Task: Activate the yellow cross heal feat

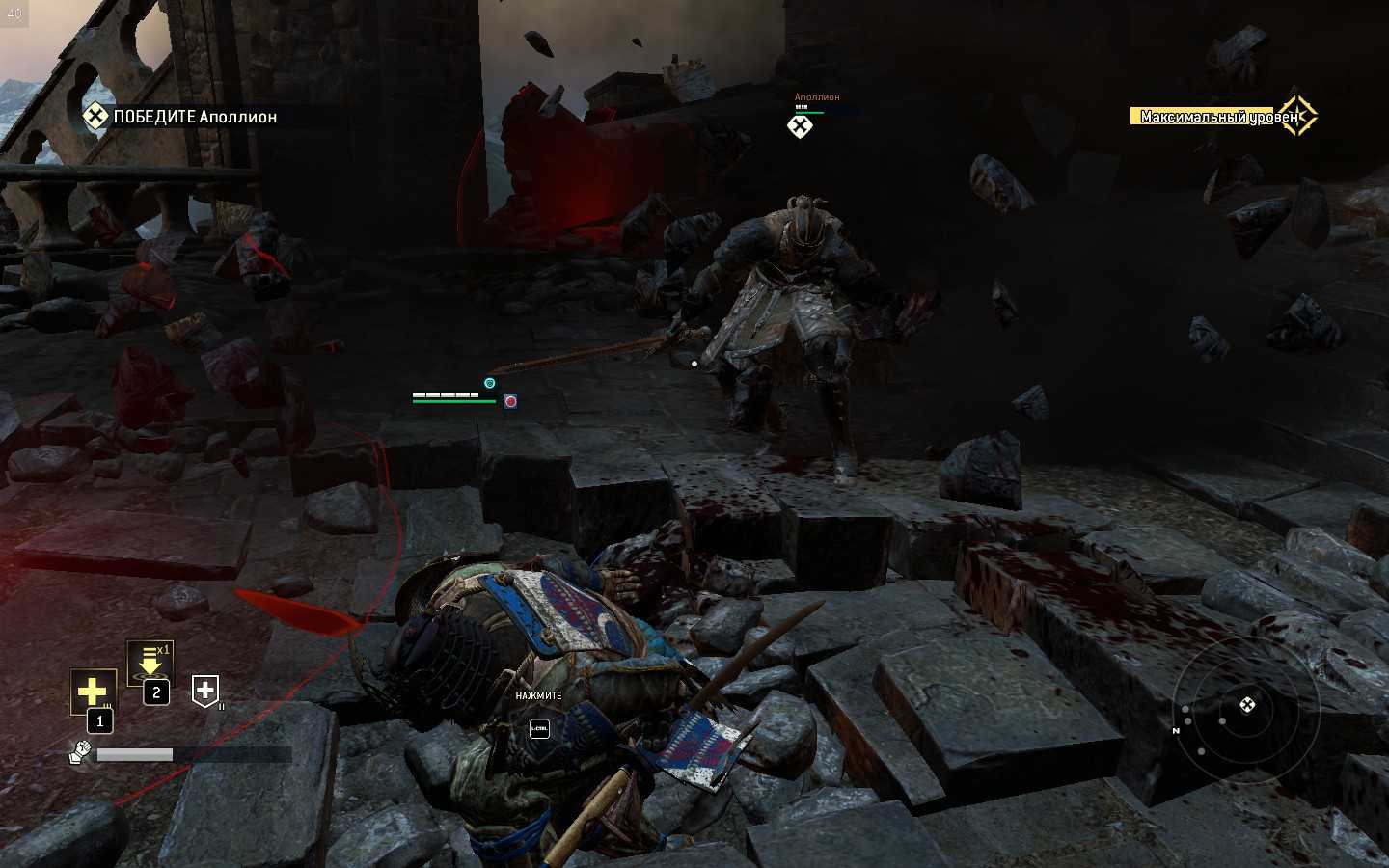Action: [x=93, y=691]
